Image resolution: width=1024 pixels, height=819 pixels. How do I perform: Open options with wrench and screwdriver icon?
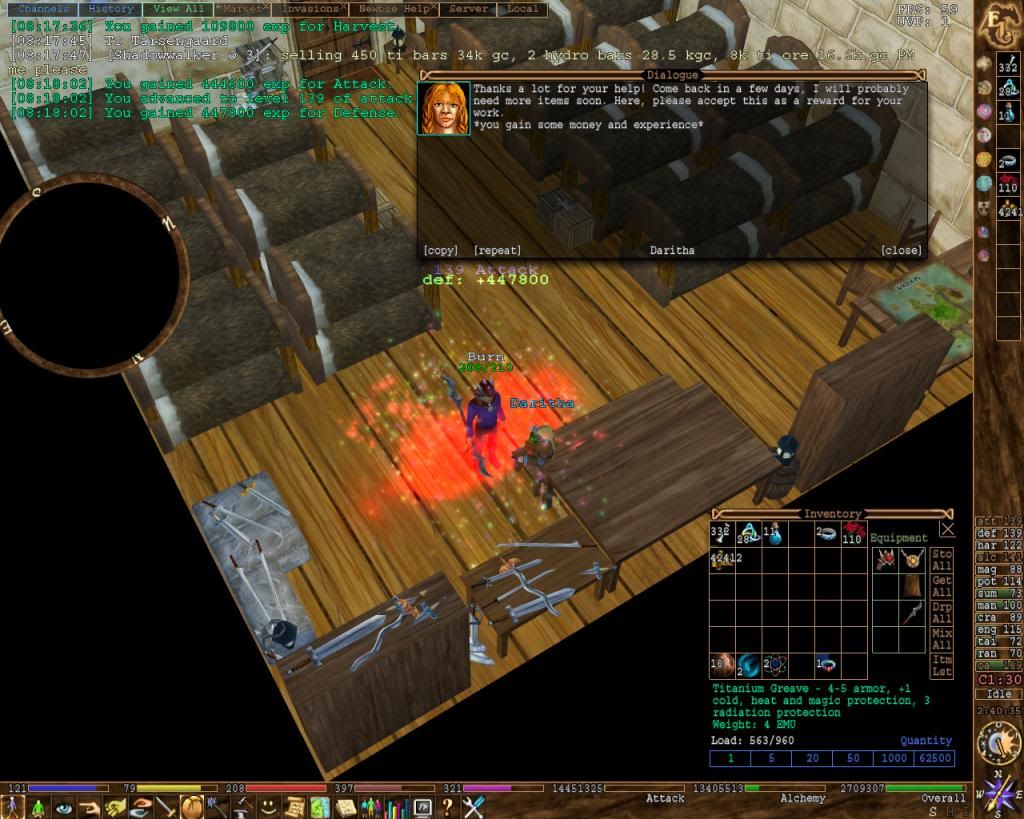click(x=474, y=807)
